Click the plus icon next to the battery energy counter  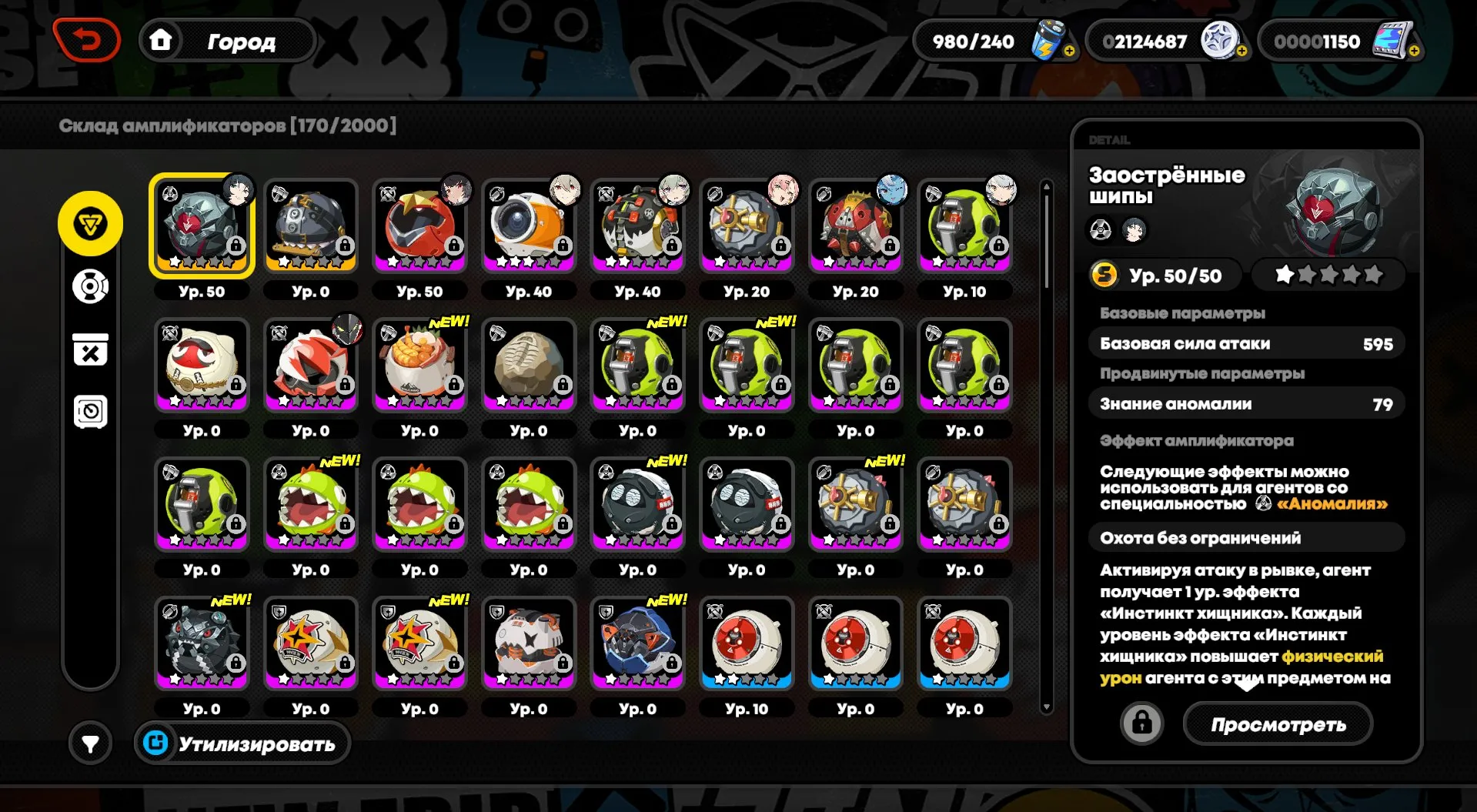pyautogui.click(x=1070, y=49)
